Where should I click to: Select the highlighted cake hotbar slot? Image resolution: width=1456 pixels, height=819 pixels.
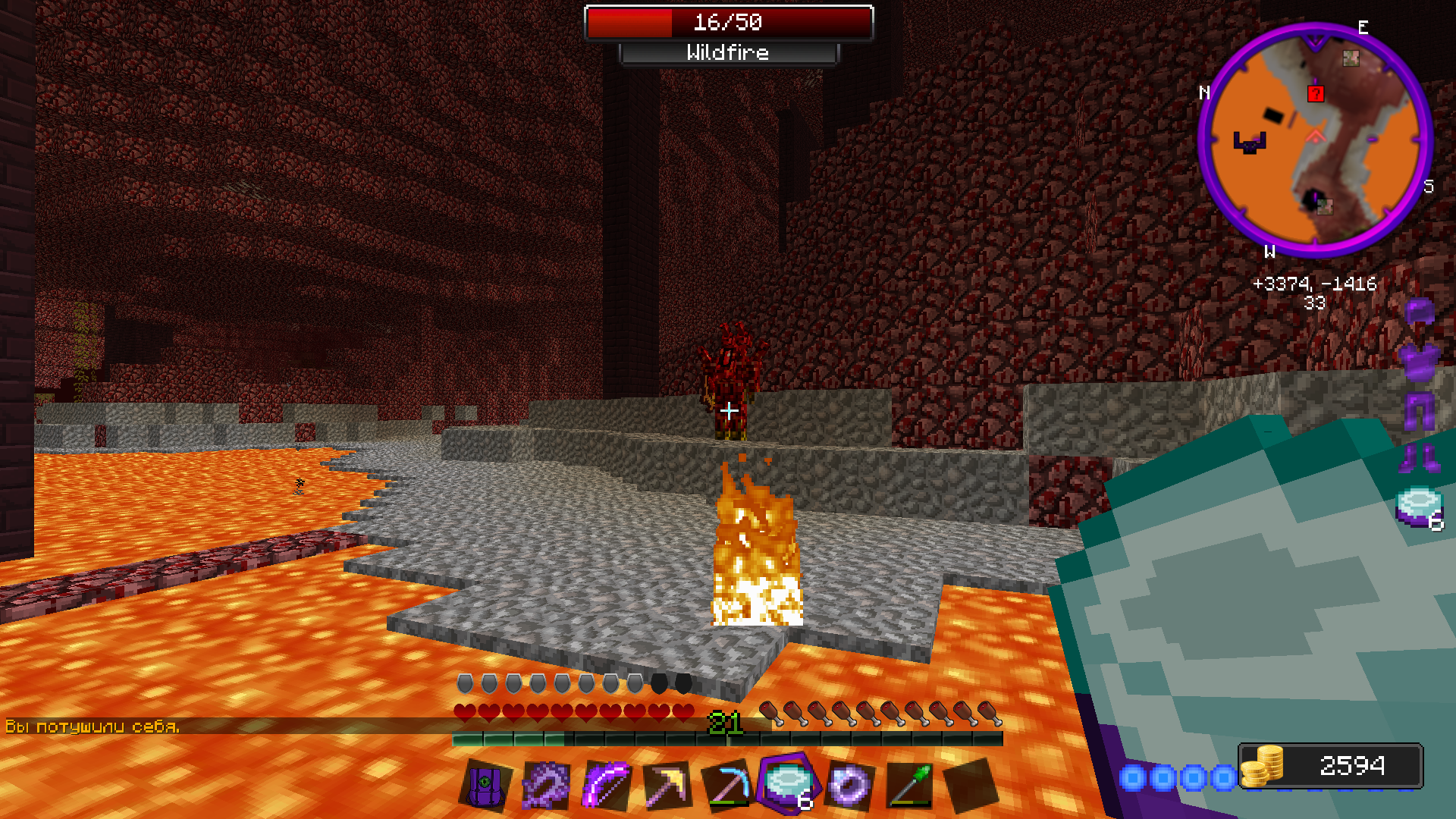(x=788, y=784)
